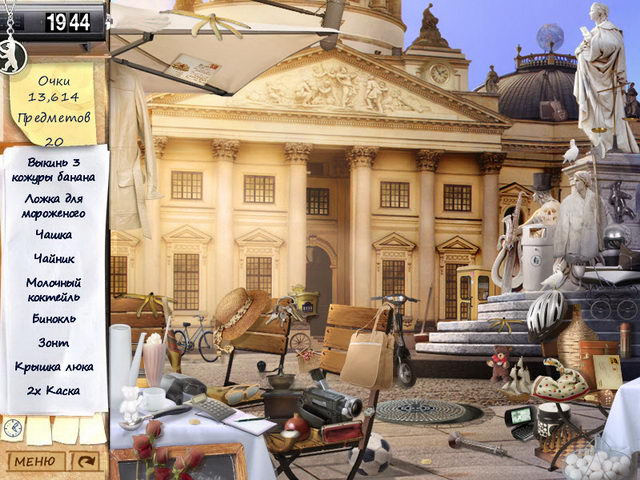Click the '2x Каска' list entry
640x480 pixels.
[x=54, y=391]
